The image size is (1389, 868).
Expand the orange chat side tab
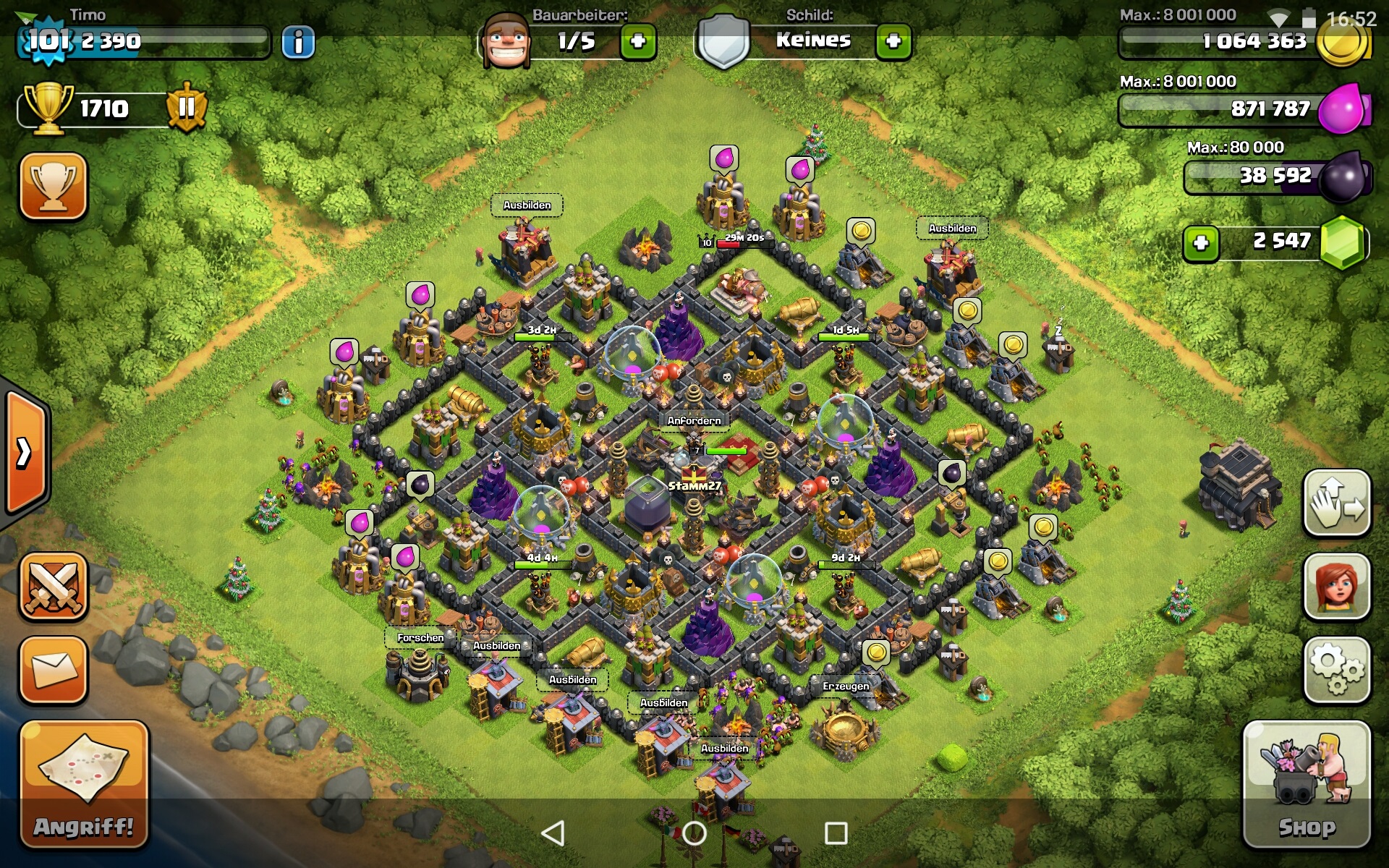[26, 453]
